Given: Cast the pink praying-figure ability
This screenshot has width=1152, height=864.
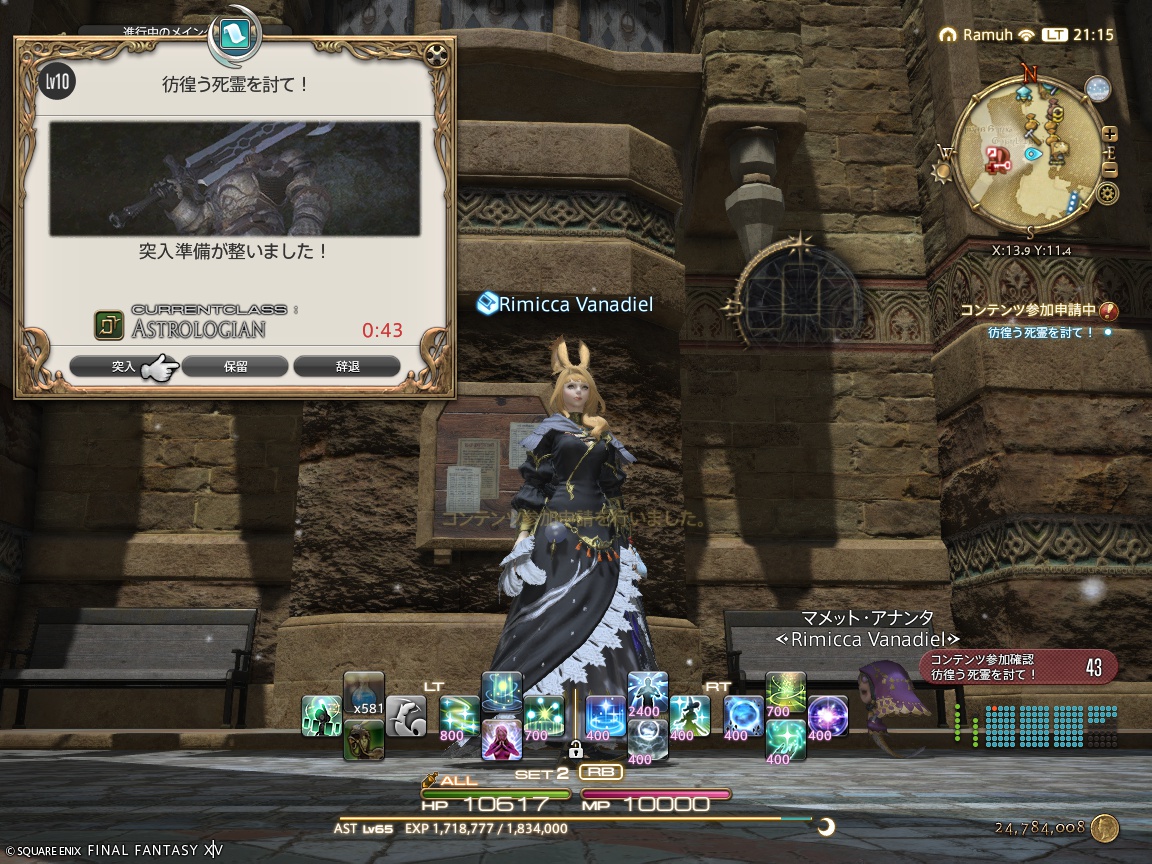Looking at the screenshot, I should tap(501, 740).
